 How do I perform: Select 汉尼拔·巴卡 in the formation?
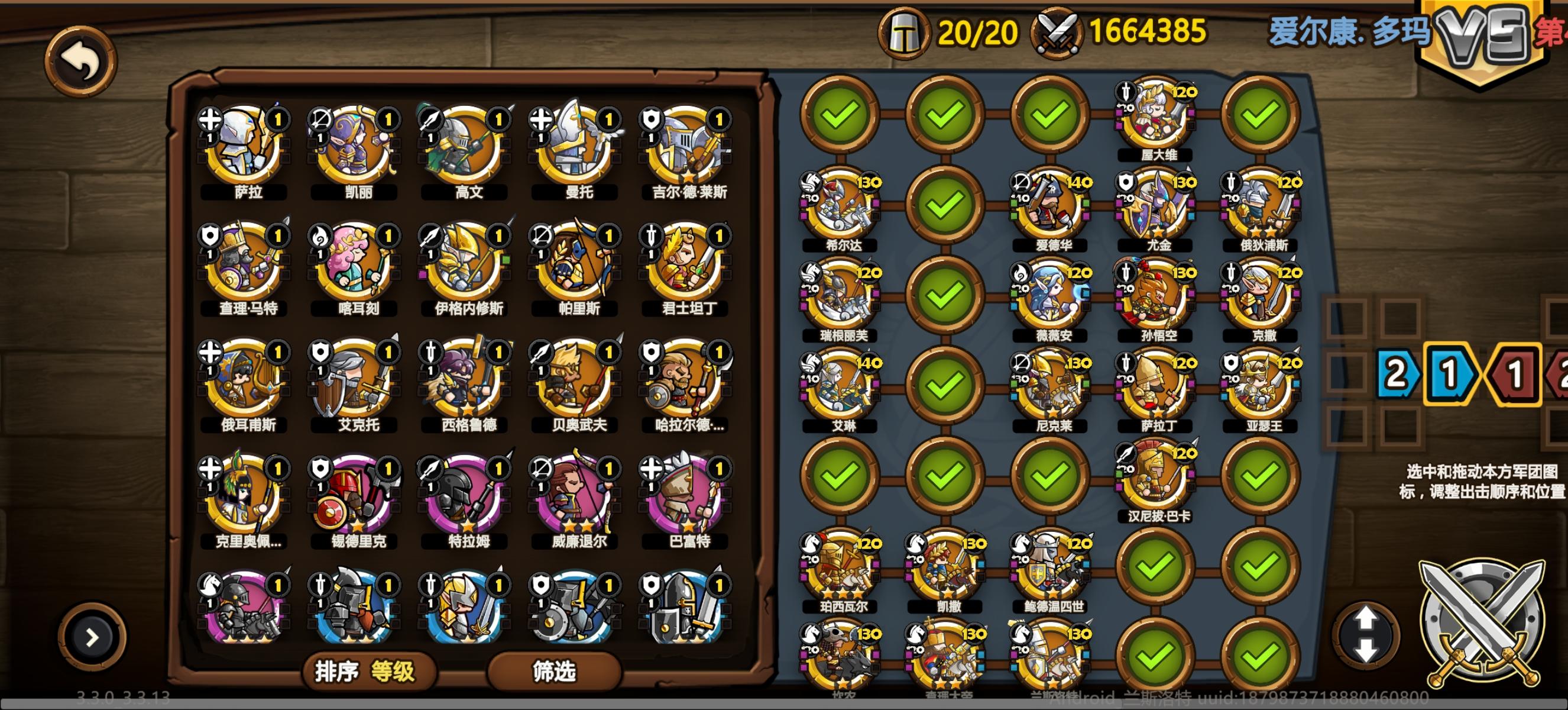1156,478
